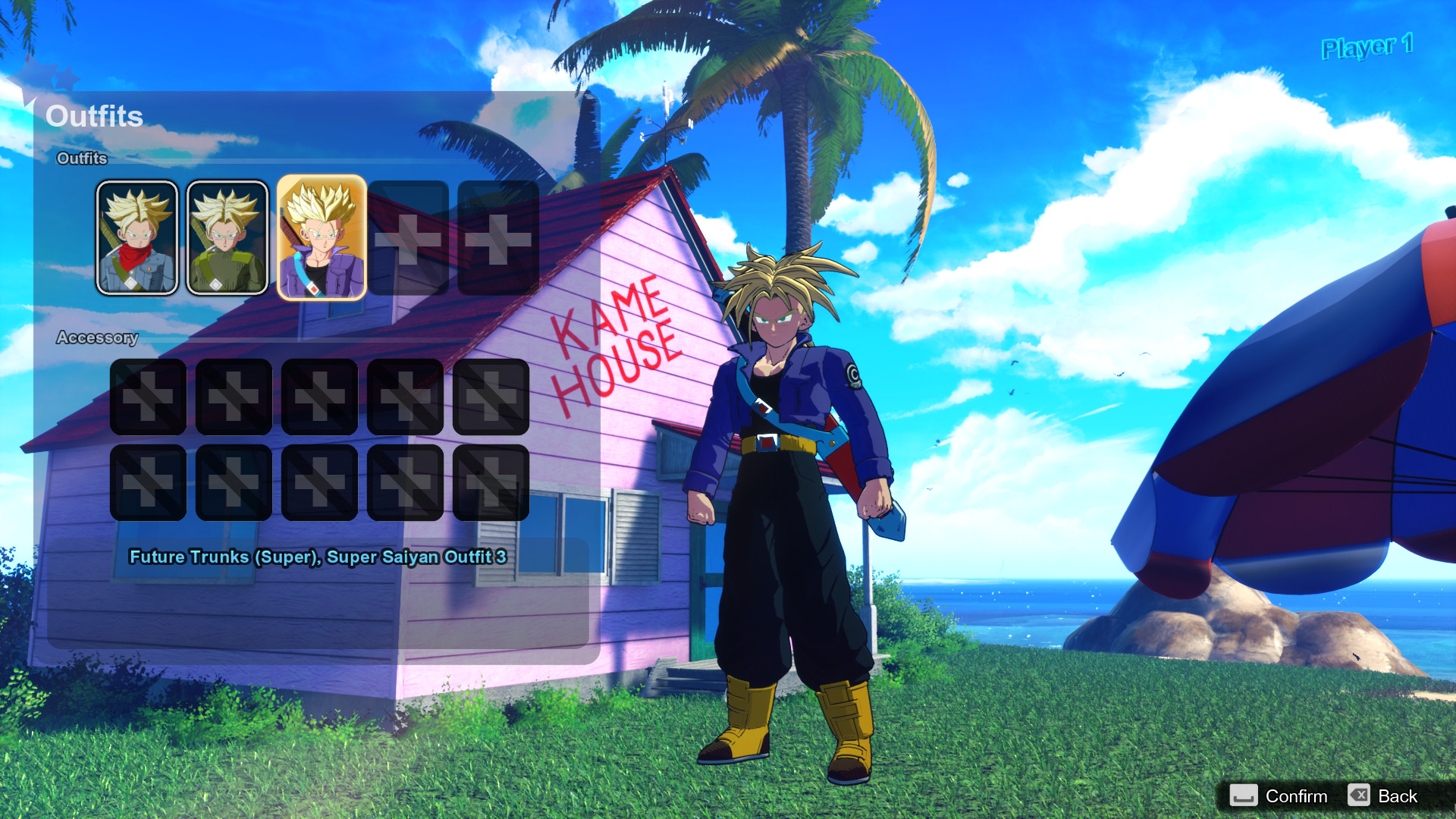Click the Accessory section label

click(x=98, y=337)
